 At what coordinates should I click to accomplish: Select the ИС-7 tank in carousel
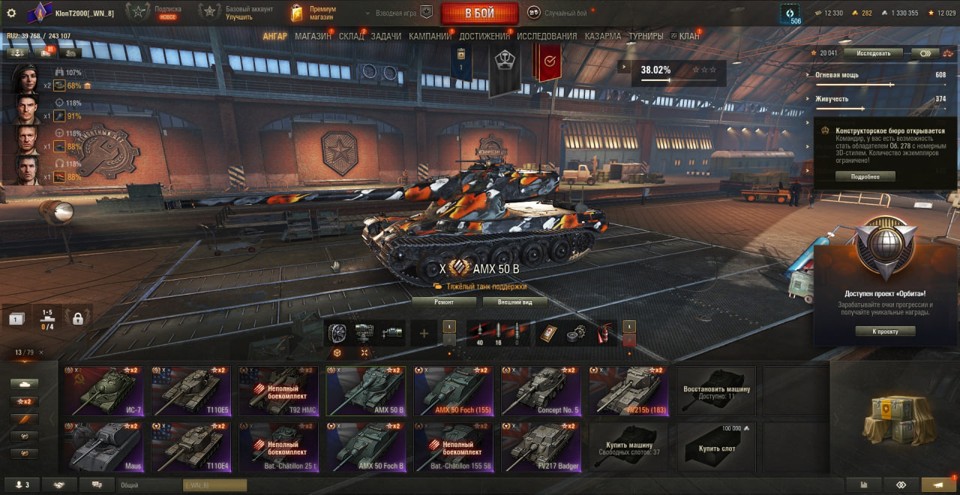click(101, 390)
